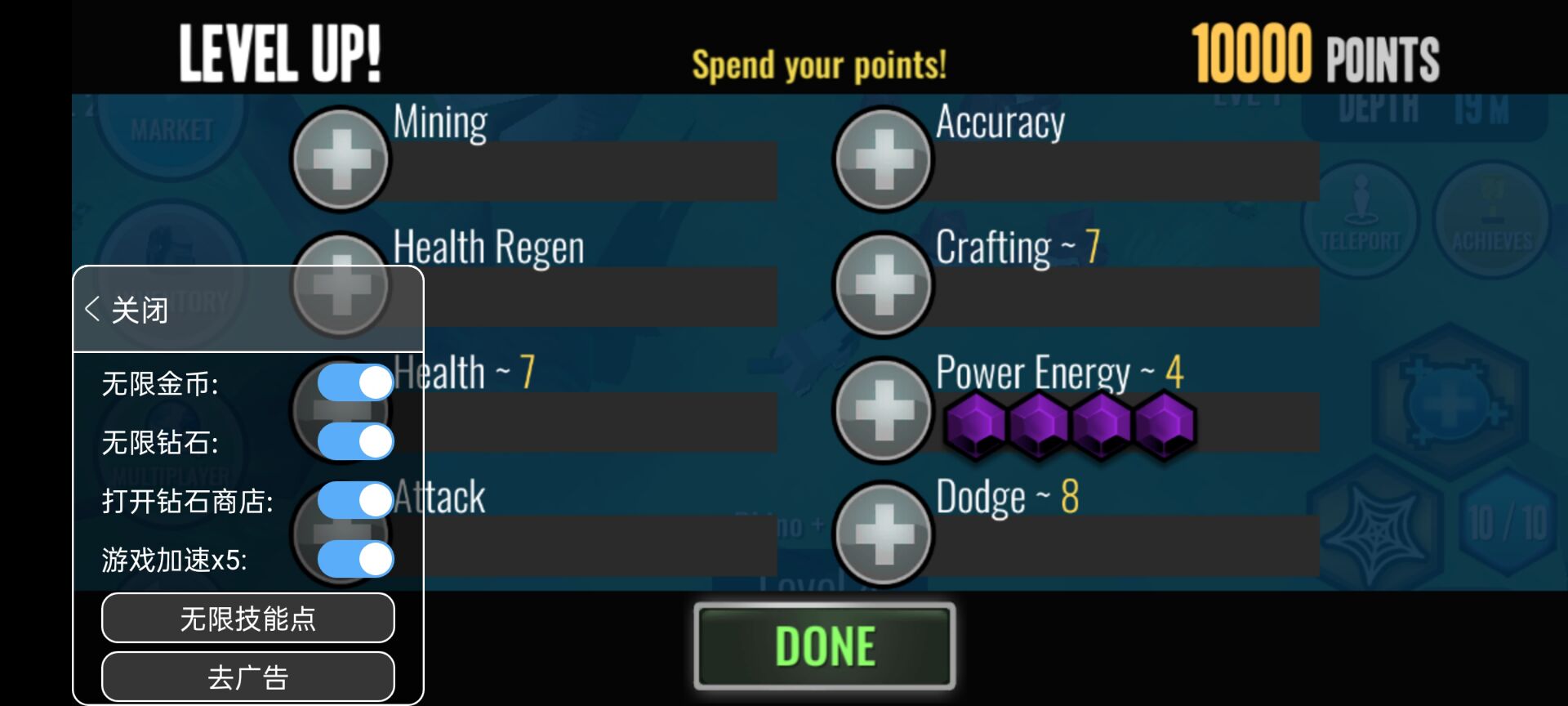Toggle the 无限金币 switch
Screen dimensions: 1568x706
click(355, 382)
